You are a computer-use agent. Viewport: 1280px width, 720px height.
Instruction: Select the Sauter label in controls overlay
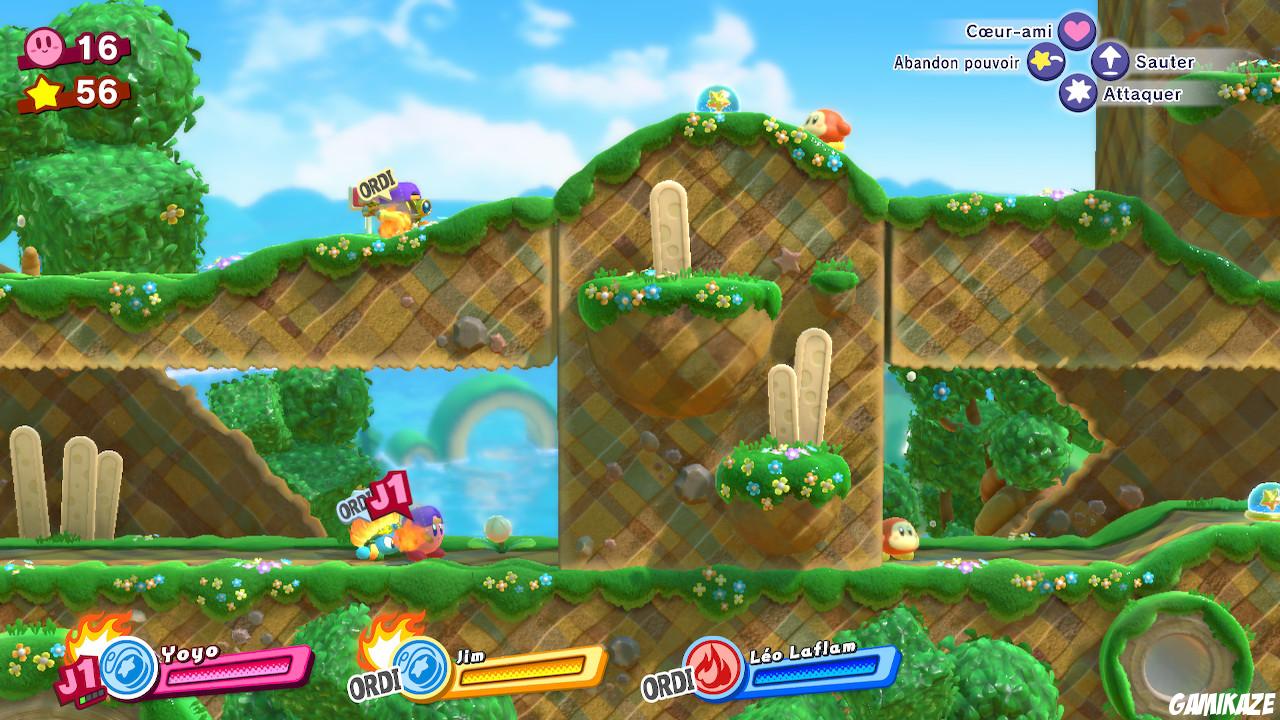[x=1164, y=61]
